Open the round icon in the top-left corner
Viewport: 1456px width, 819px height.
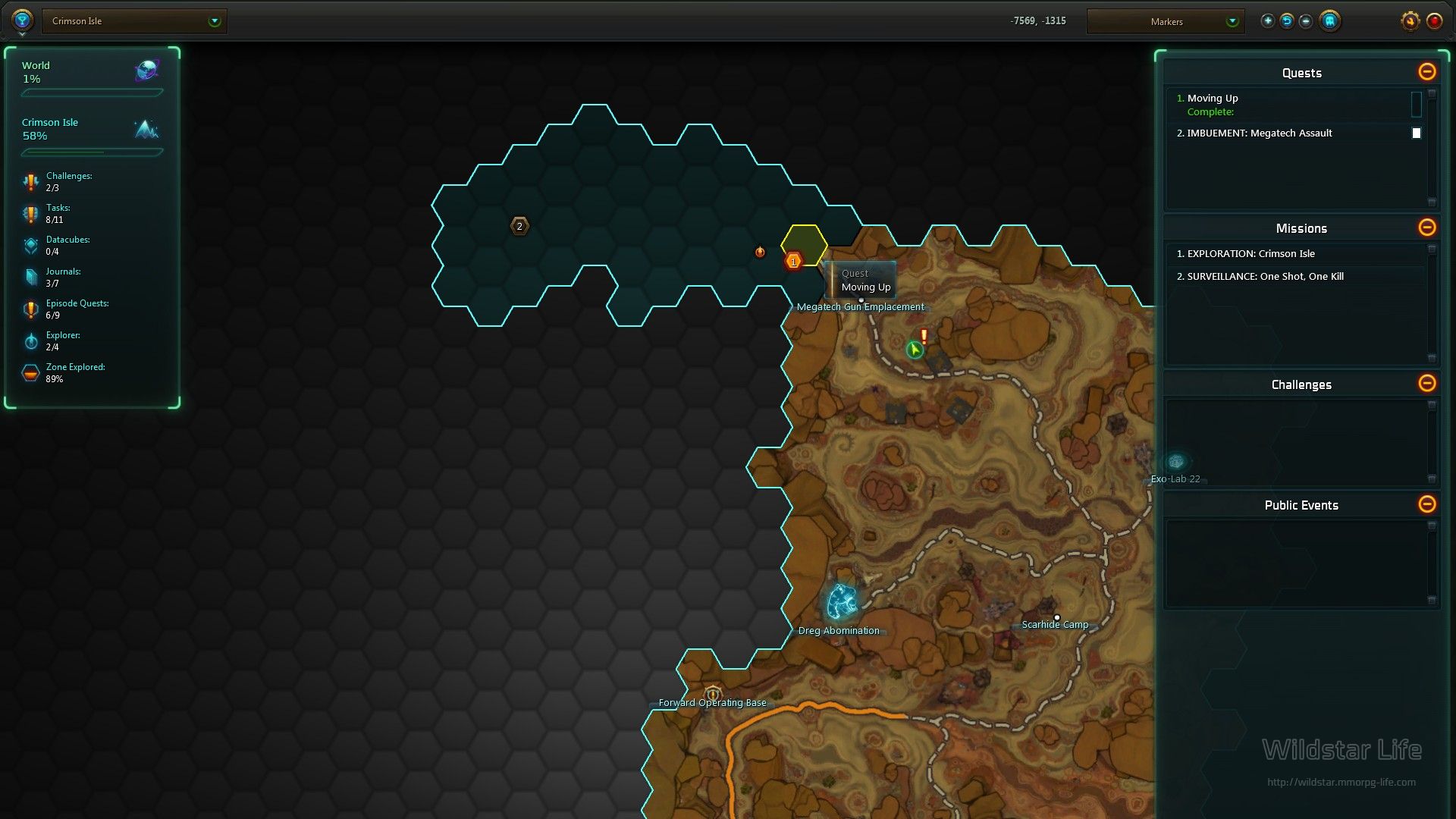tap(22, 20)
